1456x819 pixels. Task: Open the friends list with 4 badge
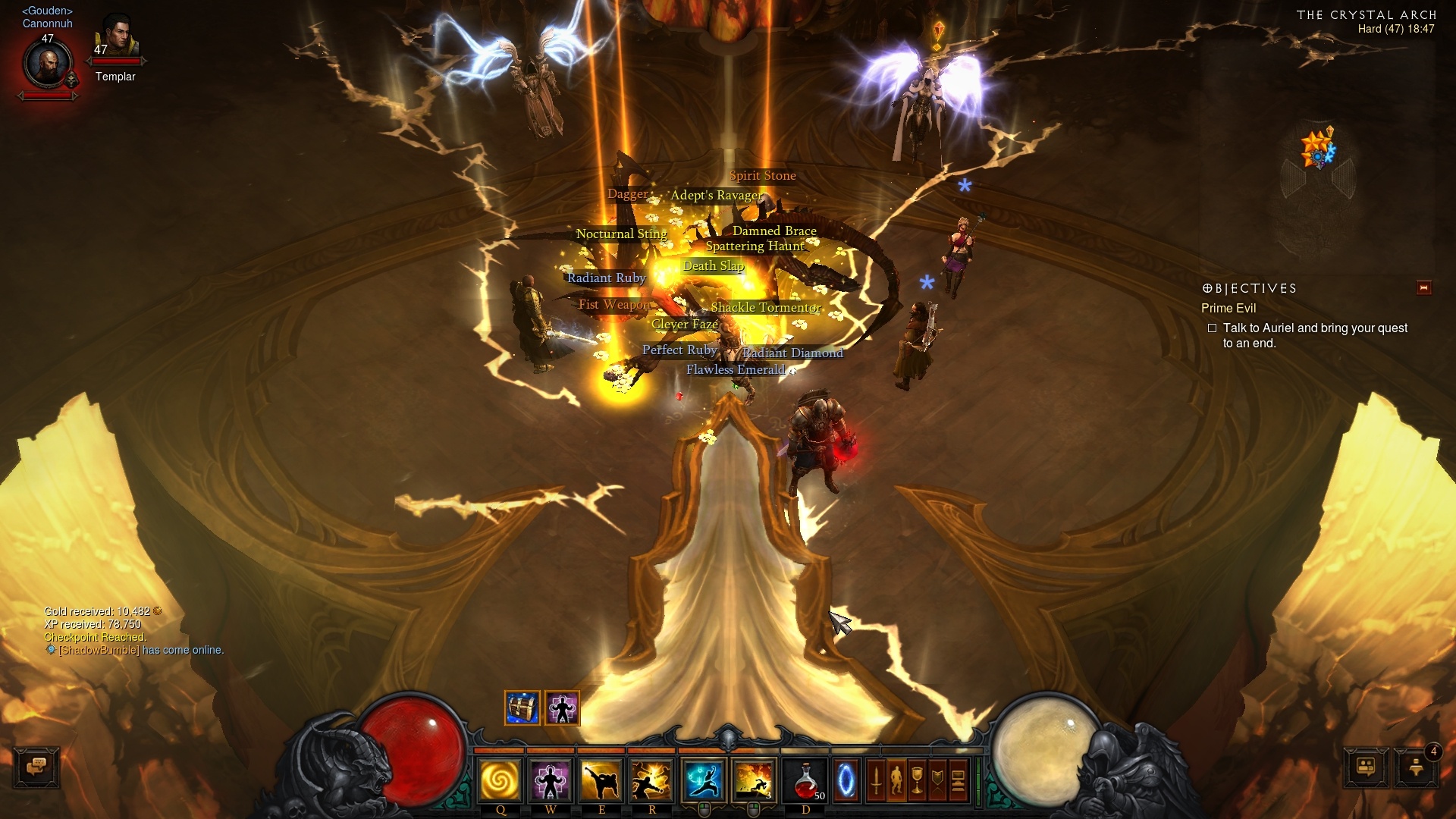tap(1416, 767)
